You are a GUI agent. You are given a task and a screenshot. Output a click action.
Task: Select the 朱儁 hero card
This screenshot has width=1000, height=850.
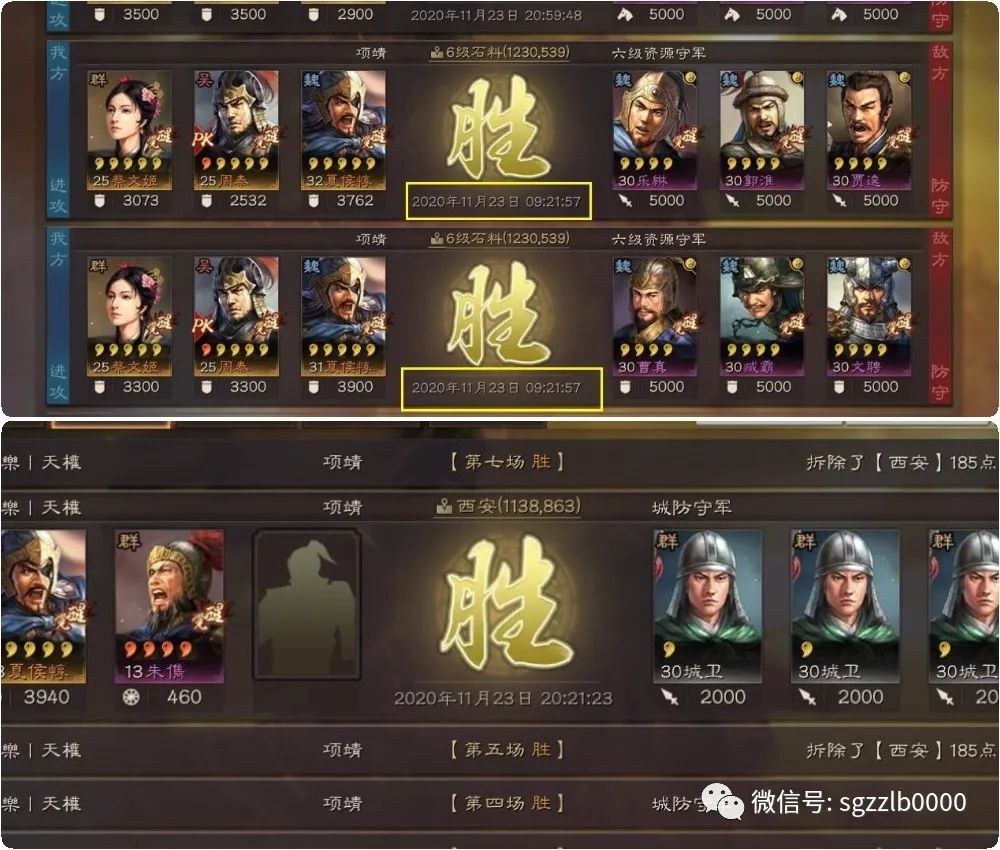coord(169,605)
